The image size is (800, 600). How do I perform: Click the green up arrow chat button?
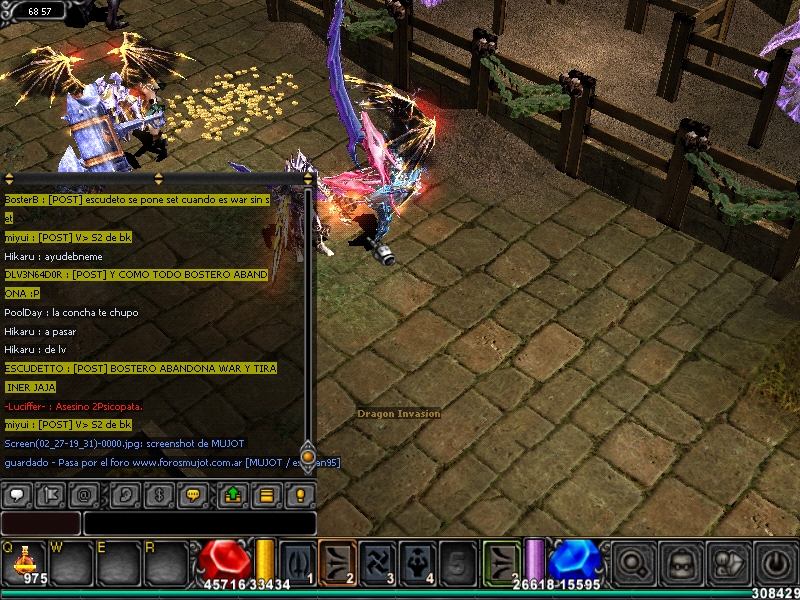(233, 494)
